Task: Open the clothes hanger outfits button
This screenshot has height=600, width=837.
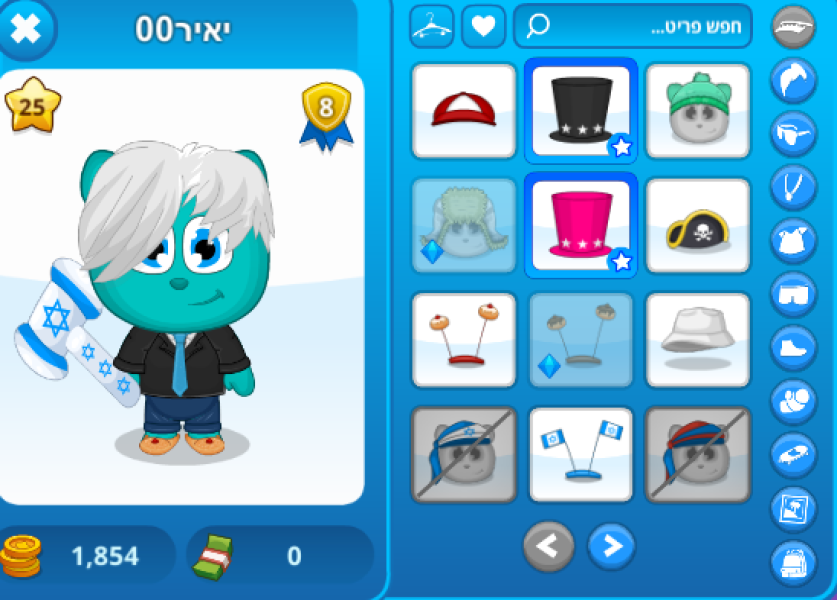Action: point(432,27)
